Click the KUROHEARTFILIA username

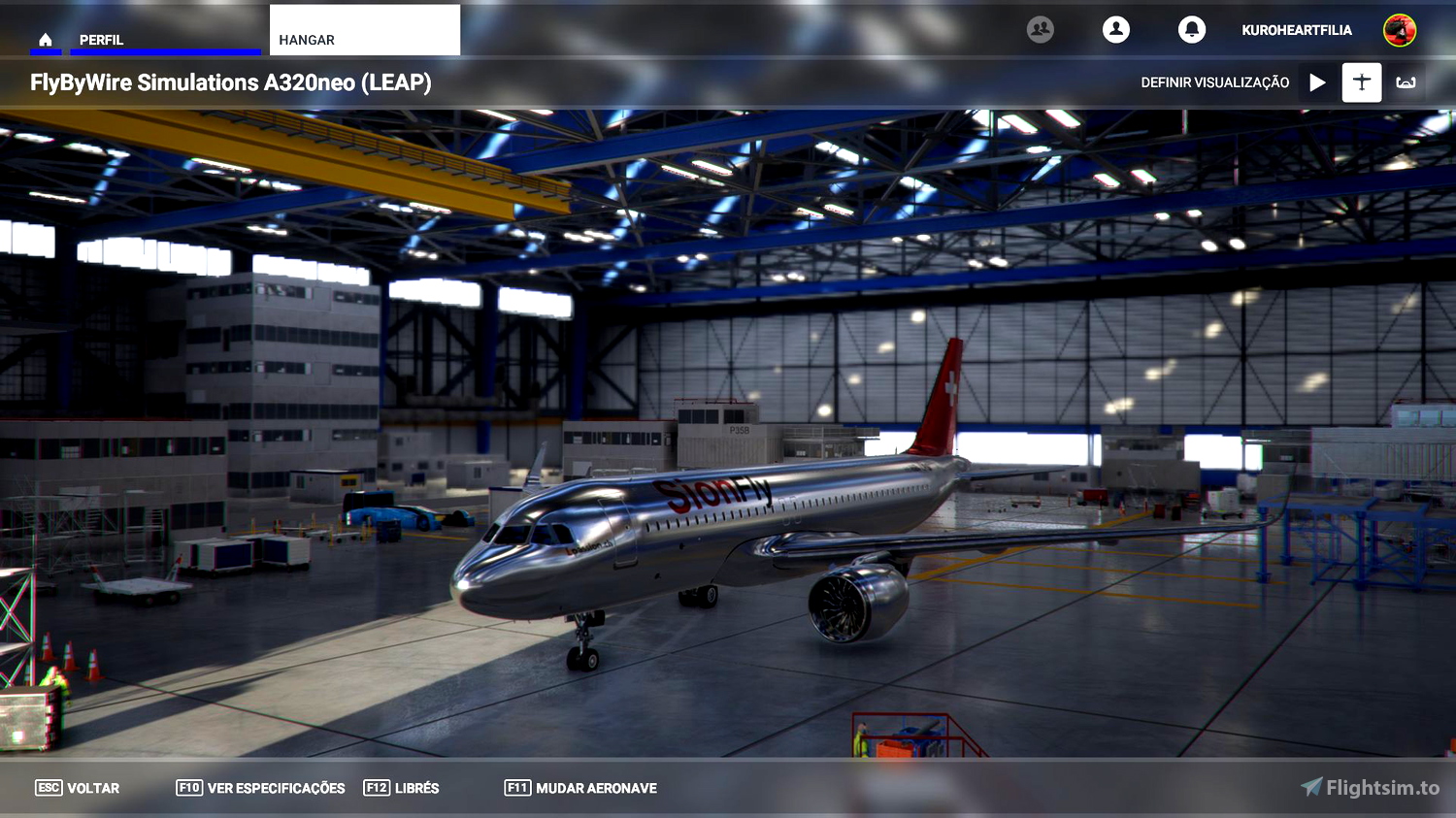tap(1297, 29)
